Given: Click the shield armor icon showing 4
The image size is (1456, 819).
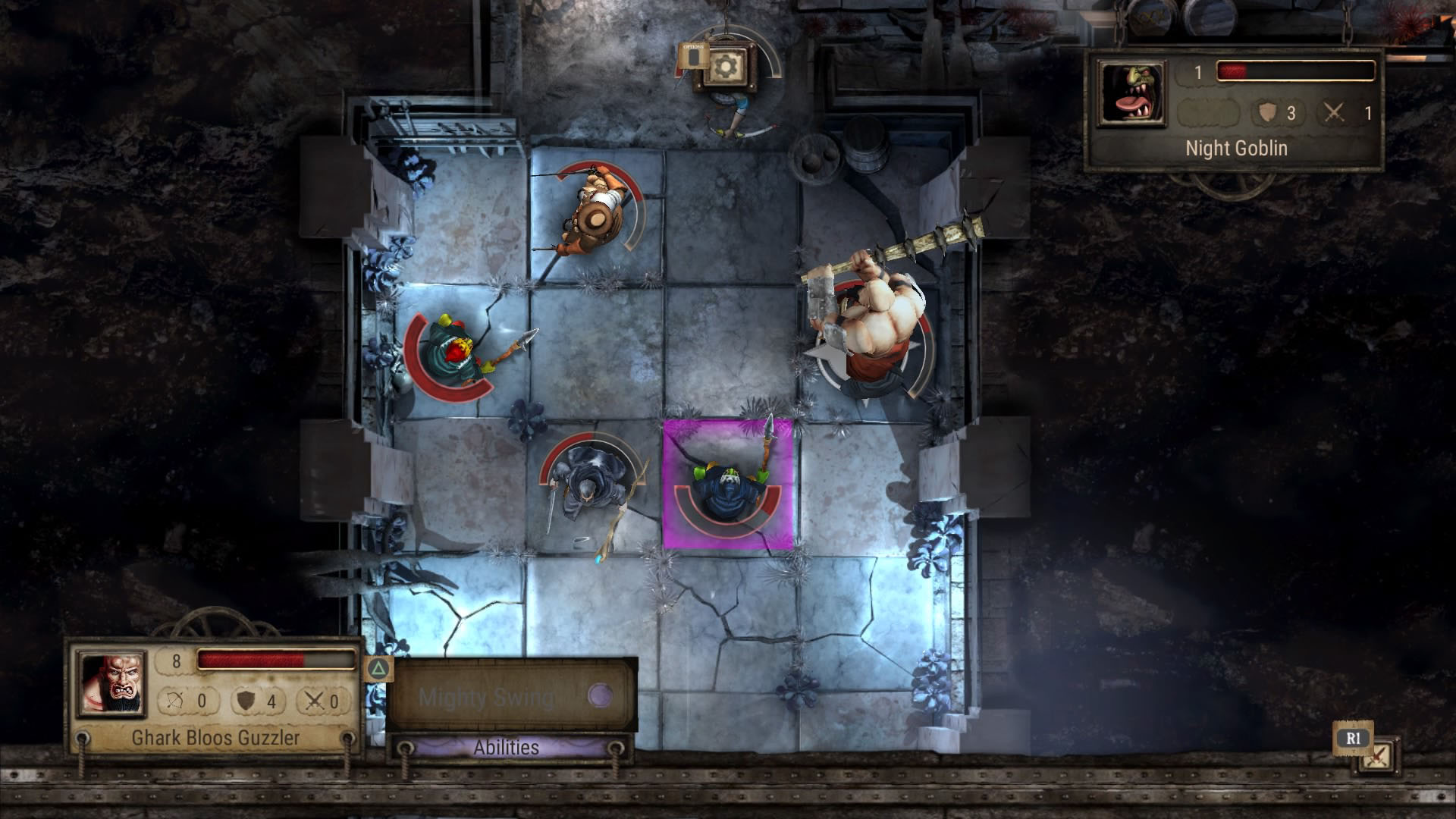Looking at the screenshot, I should pyautogui.click(x=246, y=700).
